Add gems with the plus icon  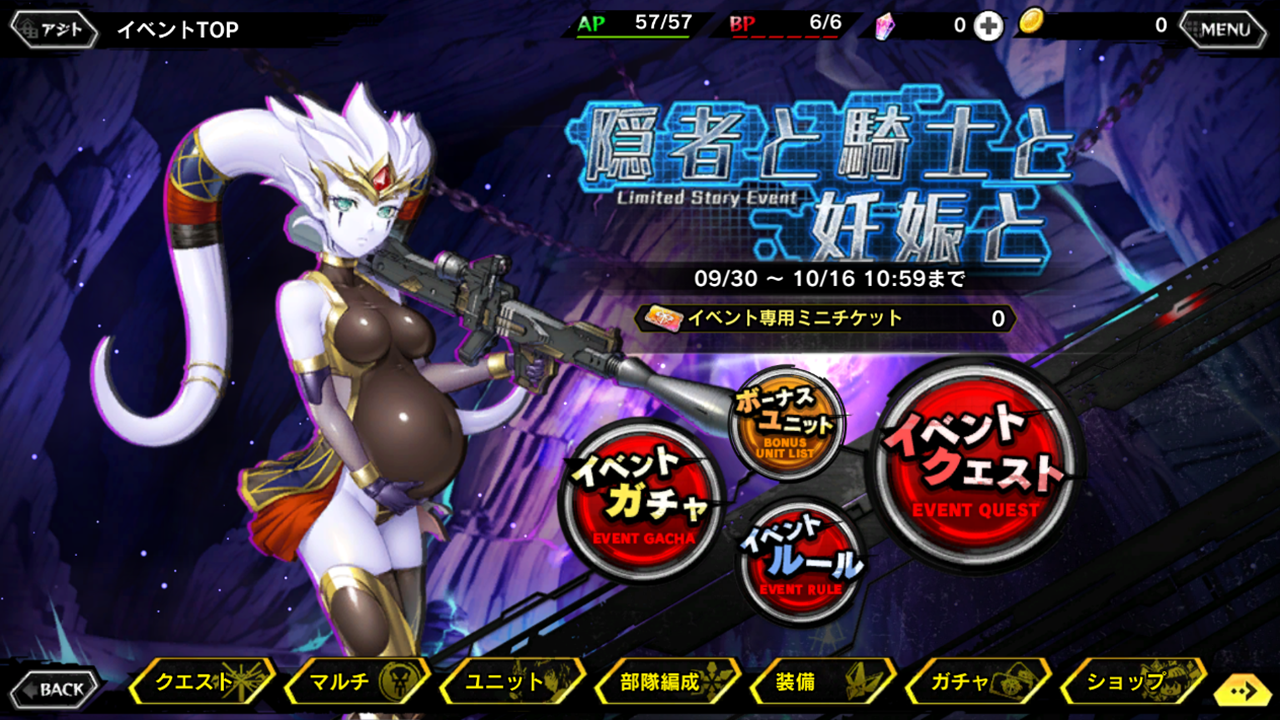point(988,27)
